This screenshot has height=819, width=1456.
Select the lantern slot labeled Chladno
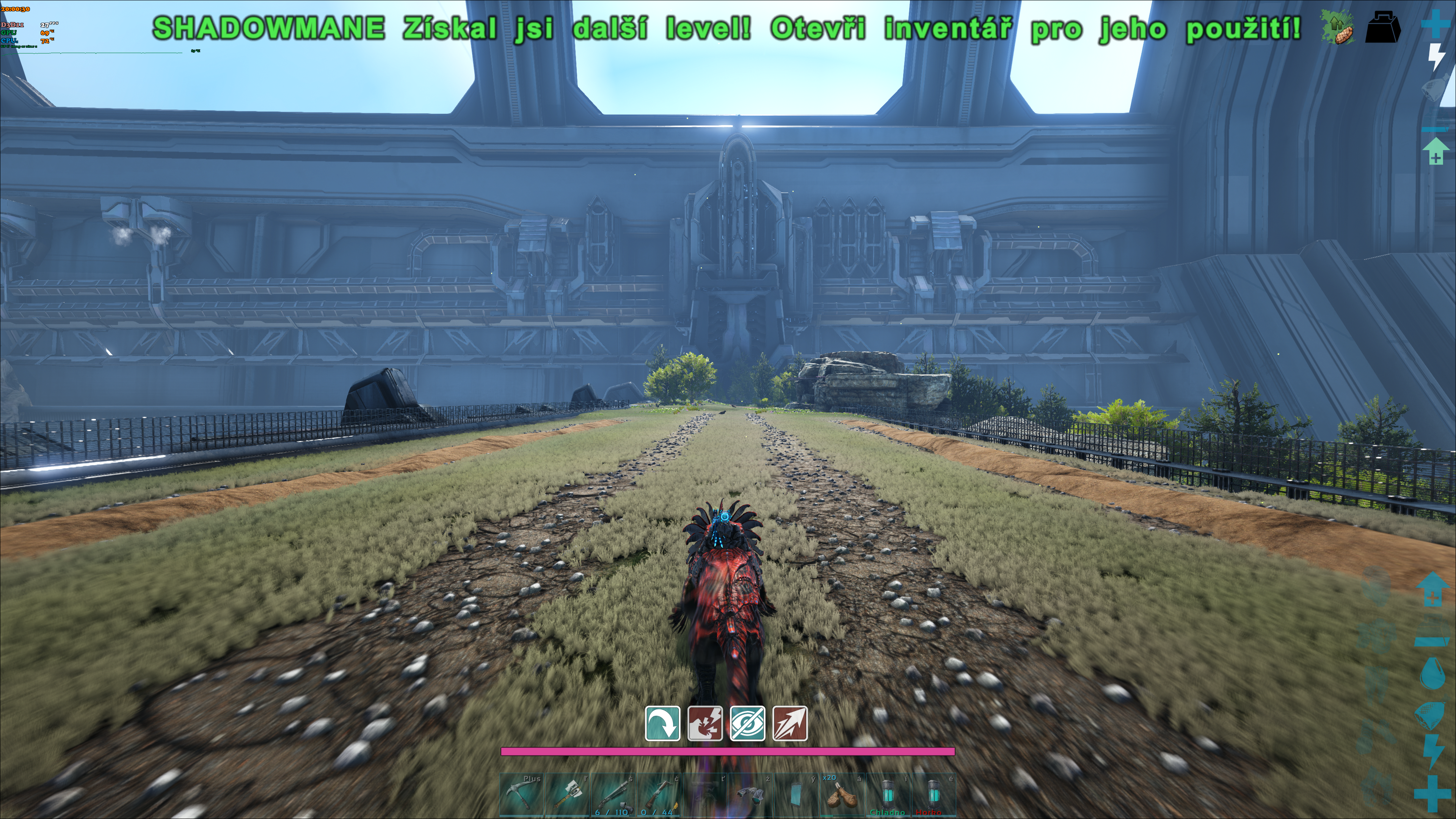[887, 795]
